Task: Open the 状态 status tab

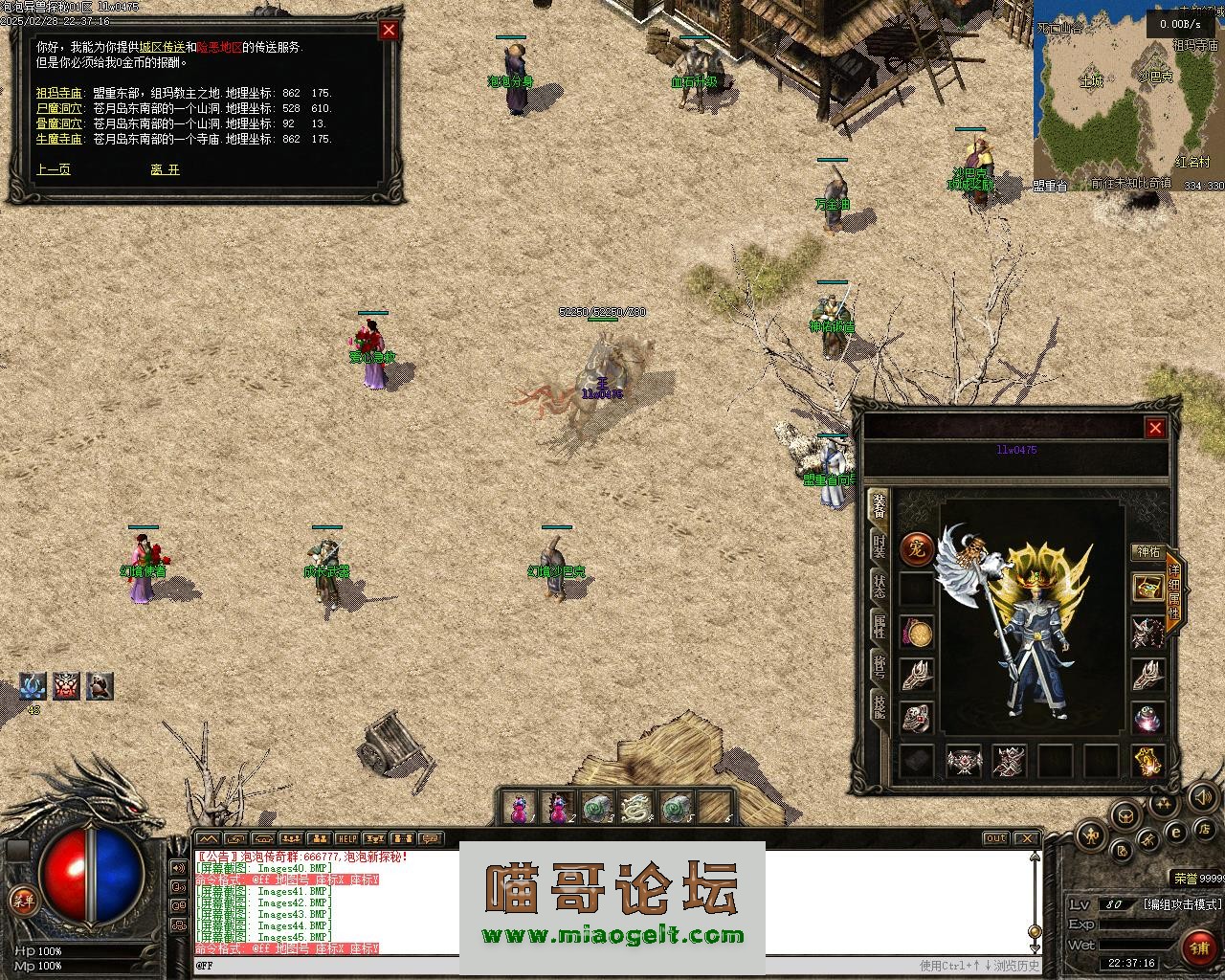Action: [x=879, y=585]
